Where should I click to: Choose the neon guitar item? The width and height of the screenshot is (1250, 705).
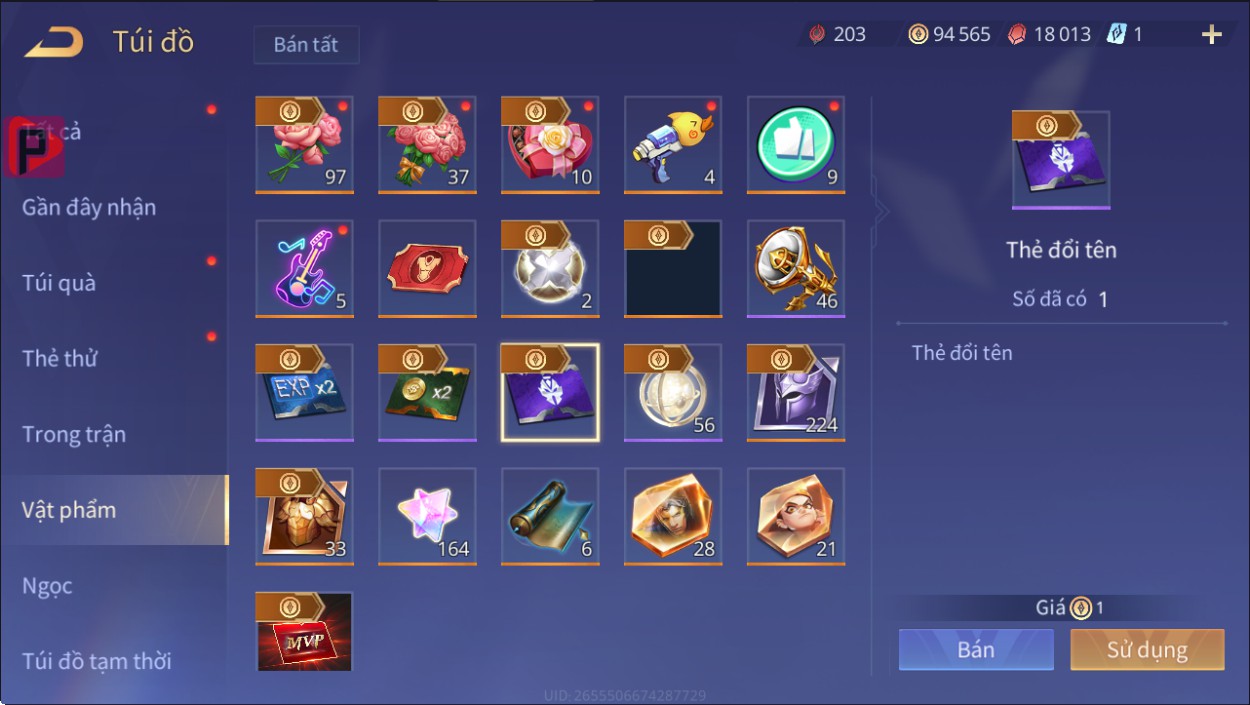pos(304,268)
